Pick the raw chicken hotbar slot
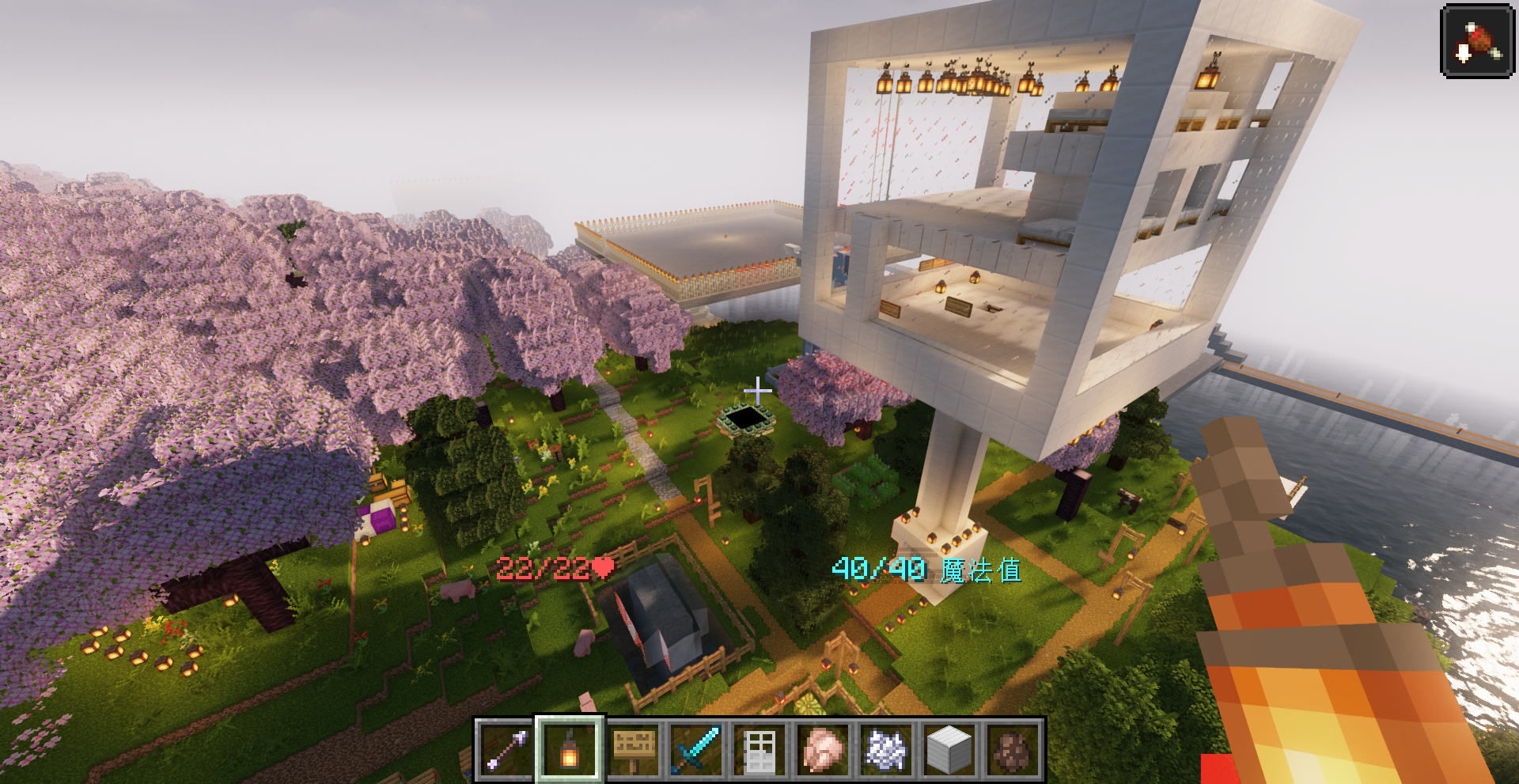The height and width of the screenshot is (784, 1519). 824,749
